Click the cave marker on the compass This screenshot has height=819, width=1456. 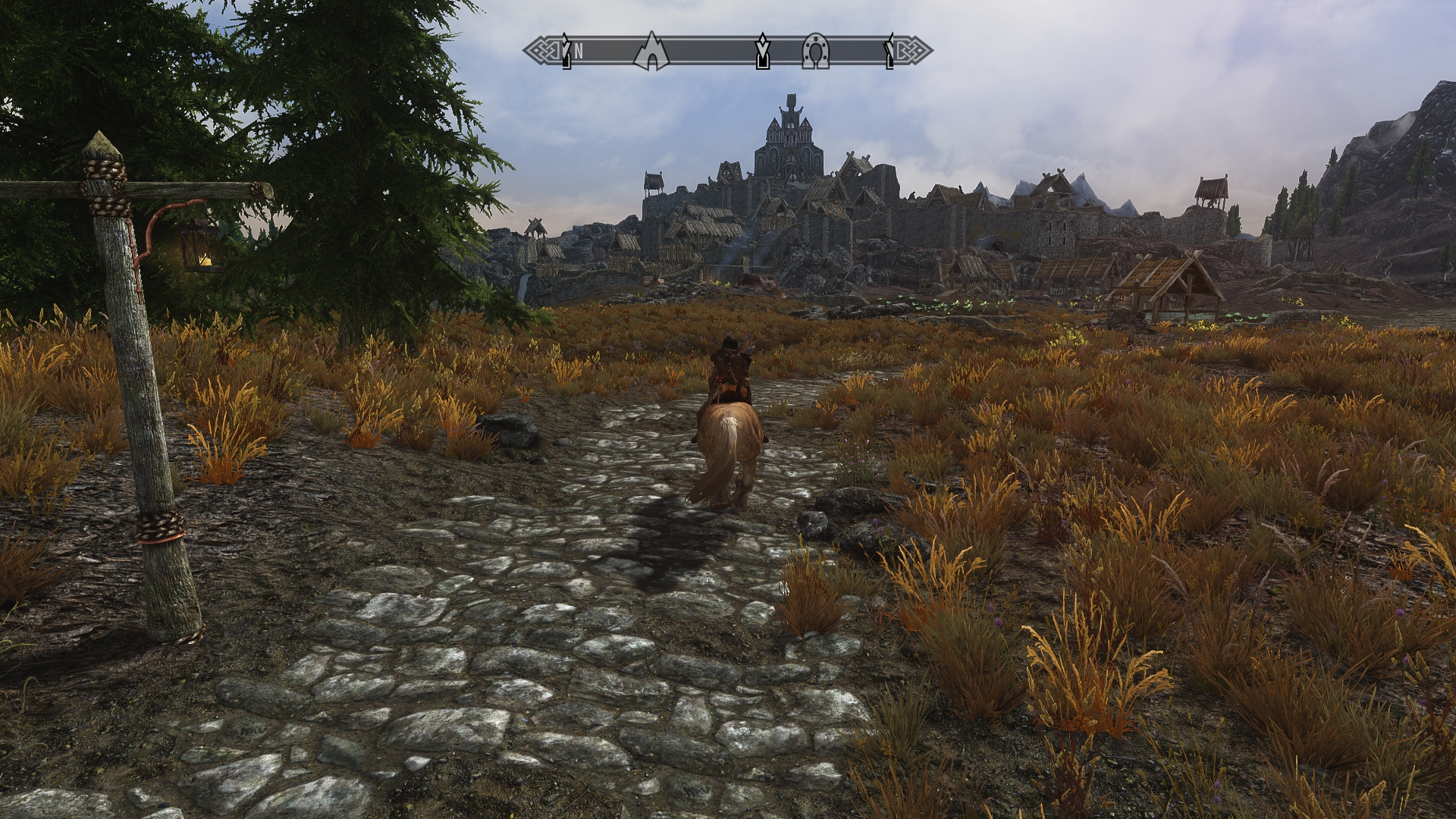coord(651,52)
